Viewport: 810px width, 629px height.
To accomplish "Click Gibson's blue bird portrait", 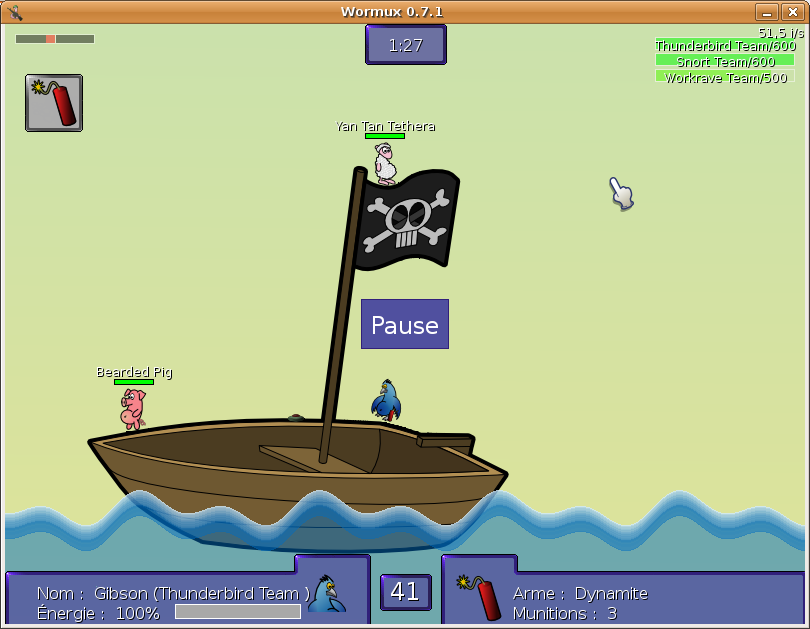I will pyautogui.click(x=325, y=594).
